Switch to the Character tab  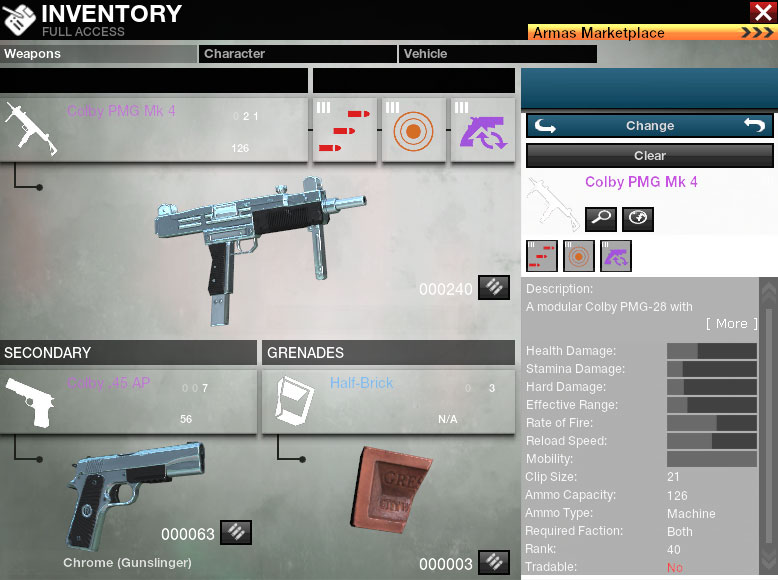[x=298, y=54]
